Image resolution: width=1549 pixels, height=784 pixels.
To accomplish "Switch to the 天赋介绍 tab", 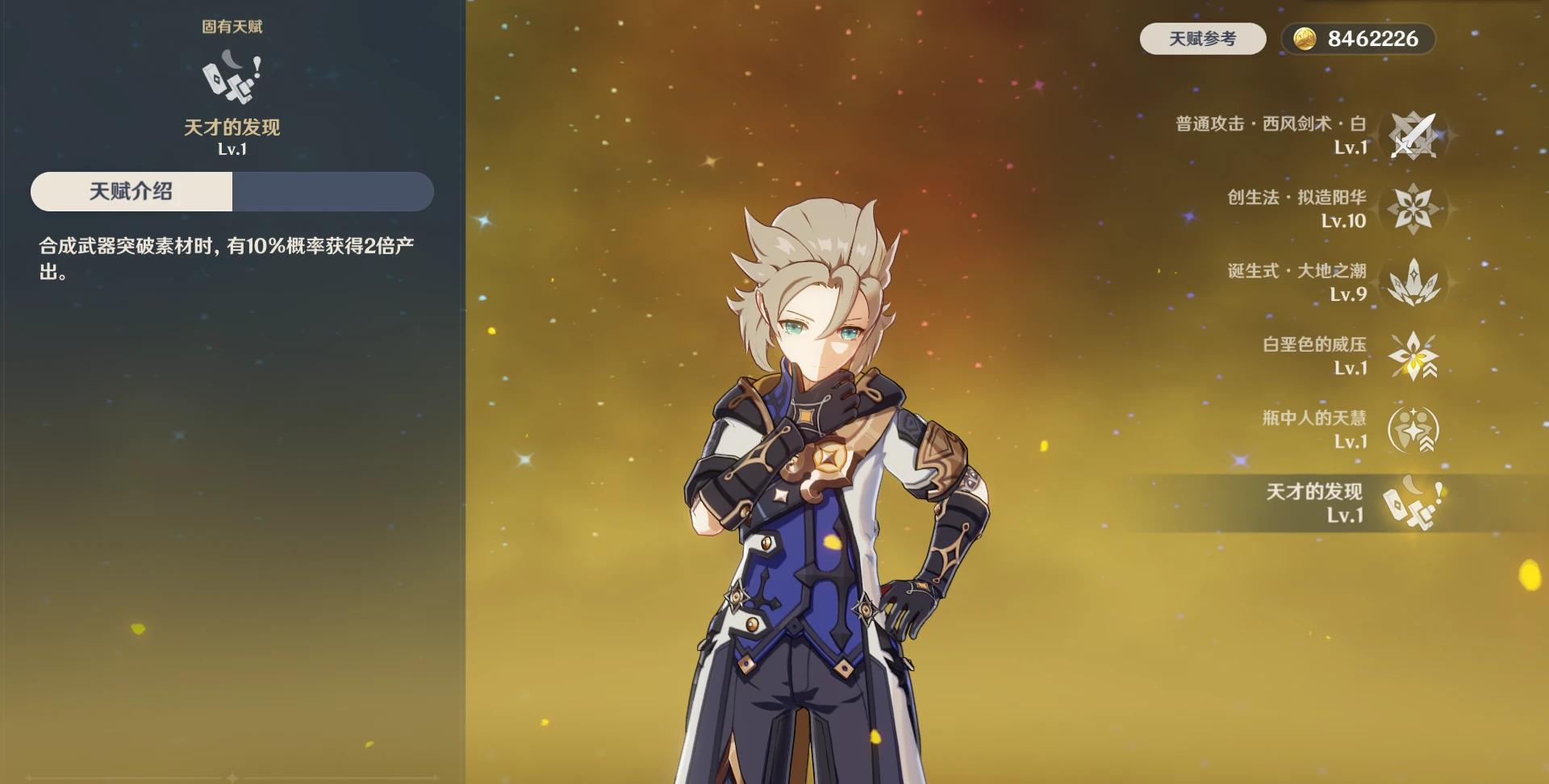I will click(x=132, y=191).
